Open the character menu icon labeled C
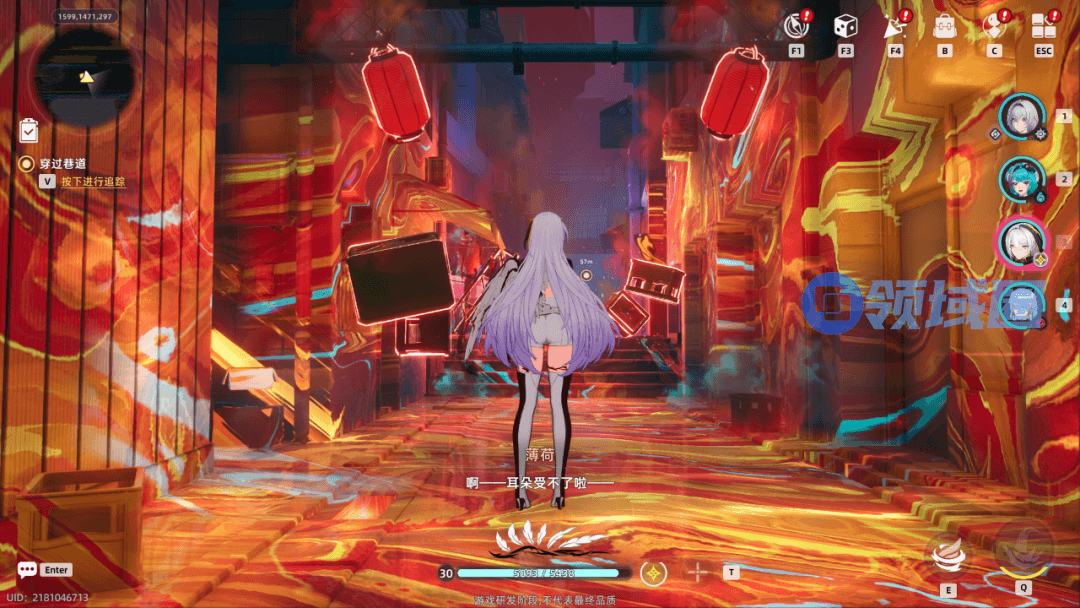 pos(993,27)
